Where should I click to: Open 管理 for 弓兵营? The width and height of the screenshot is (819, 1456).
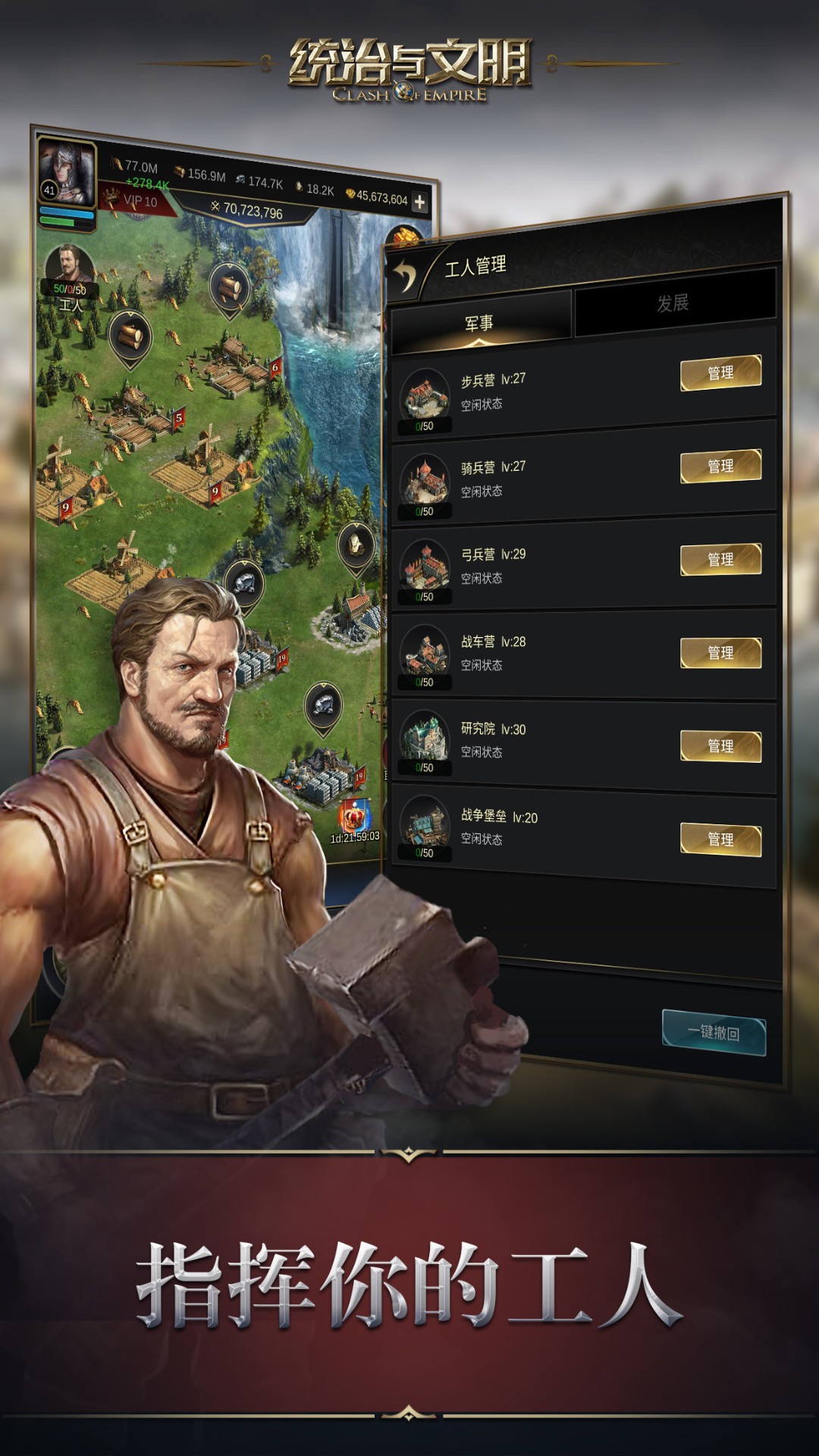pyautogui.click(x=720, y=559)
